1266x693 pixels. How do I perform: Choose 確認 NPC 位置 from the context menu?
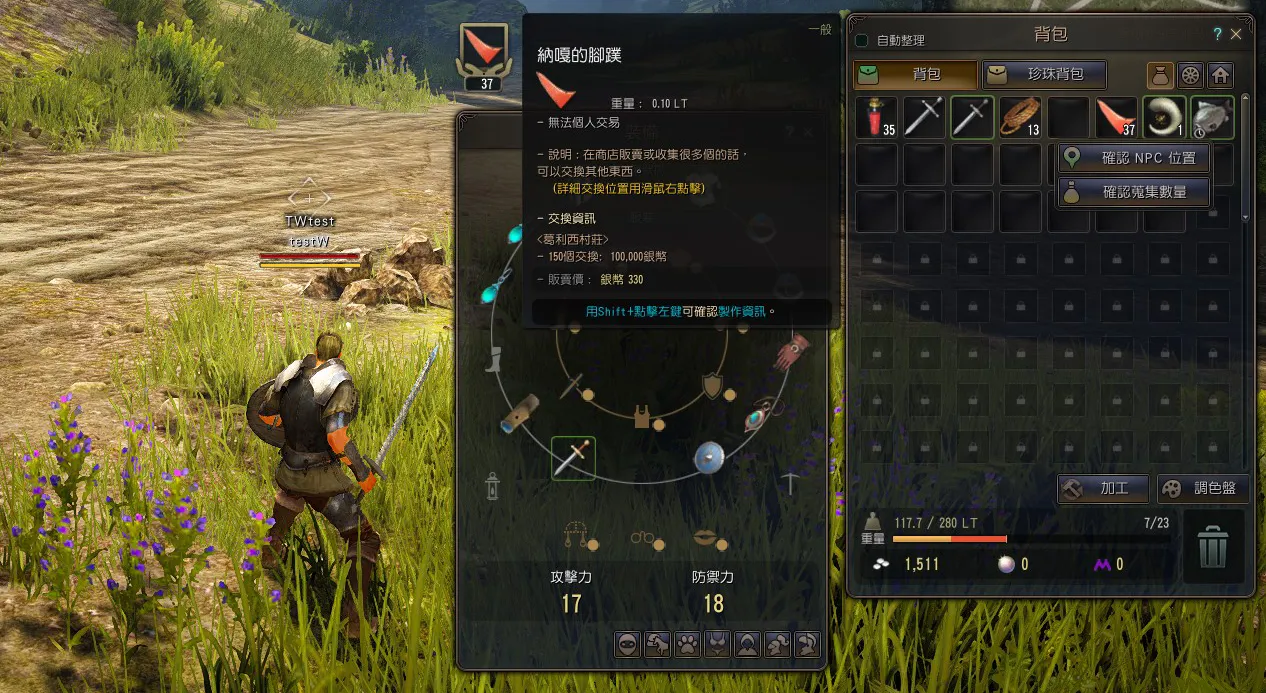click(1135, 158)
